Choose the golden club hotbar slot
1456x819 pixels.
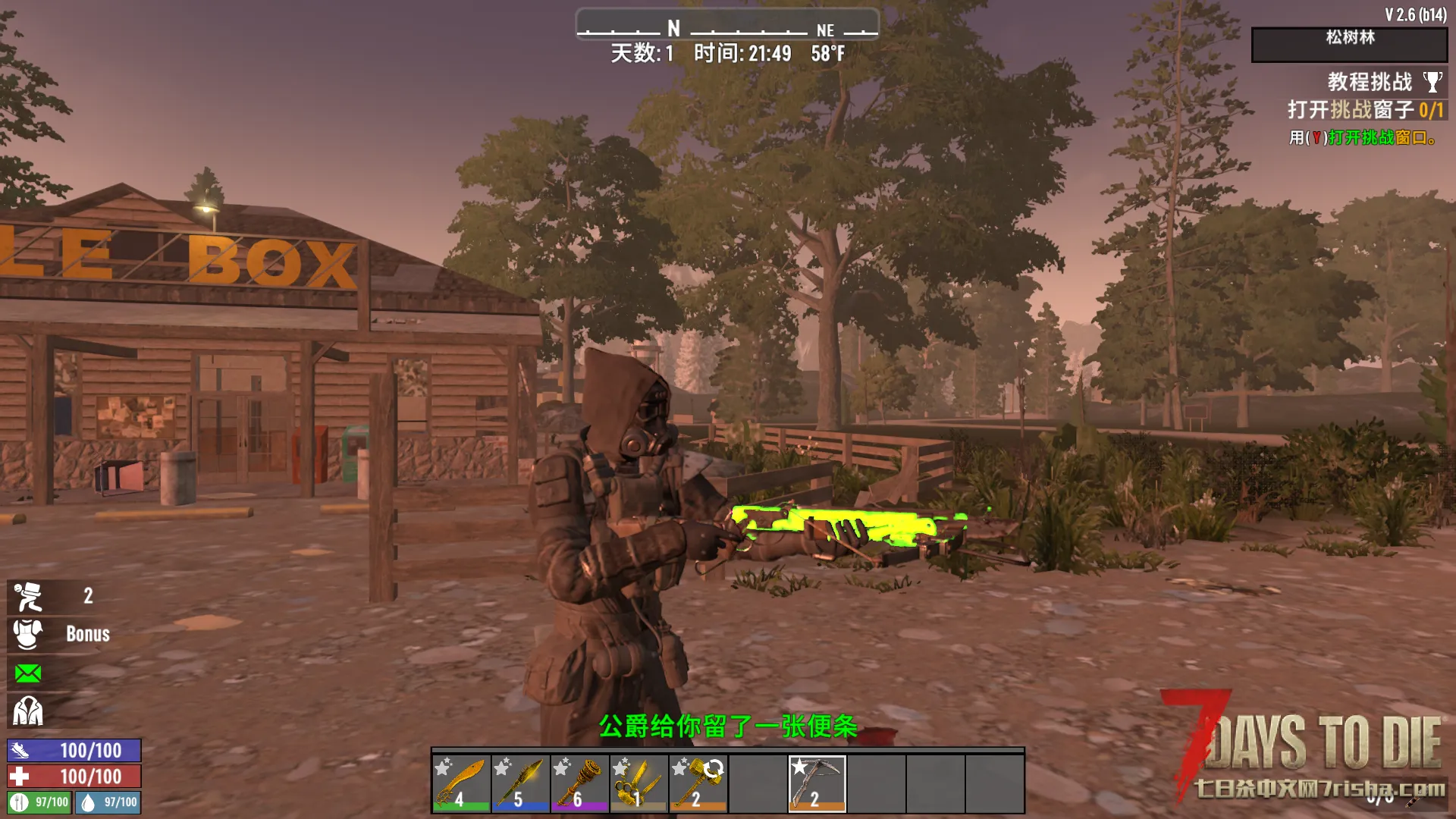579,783
